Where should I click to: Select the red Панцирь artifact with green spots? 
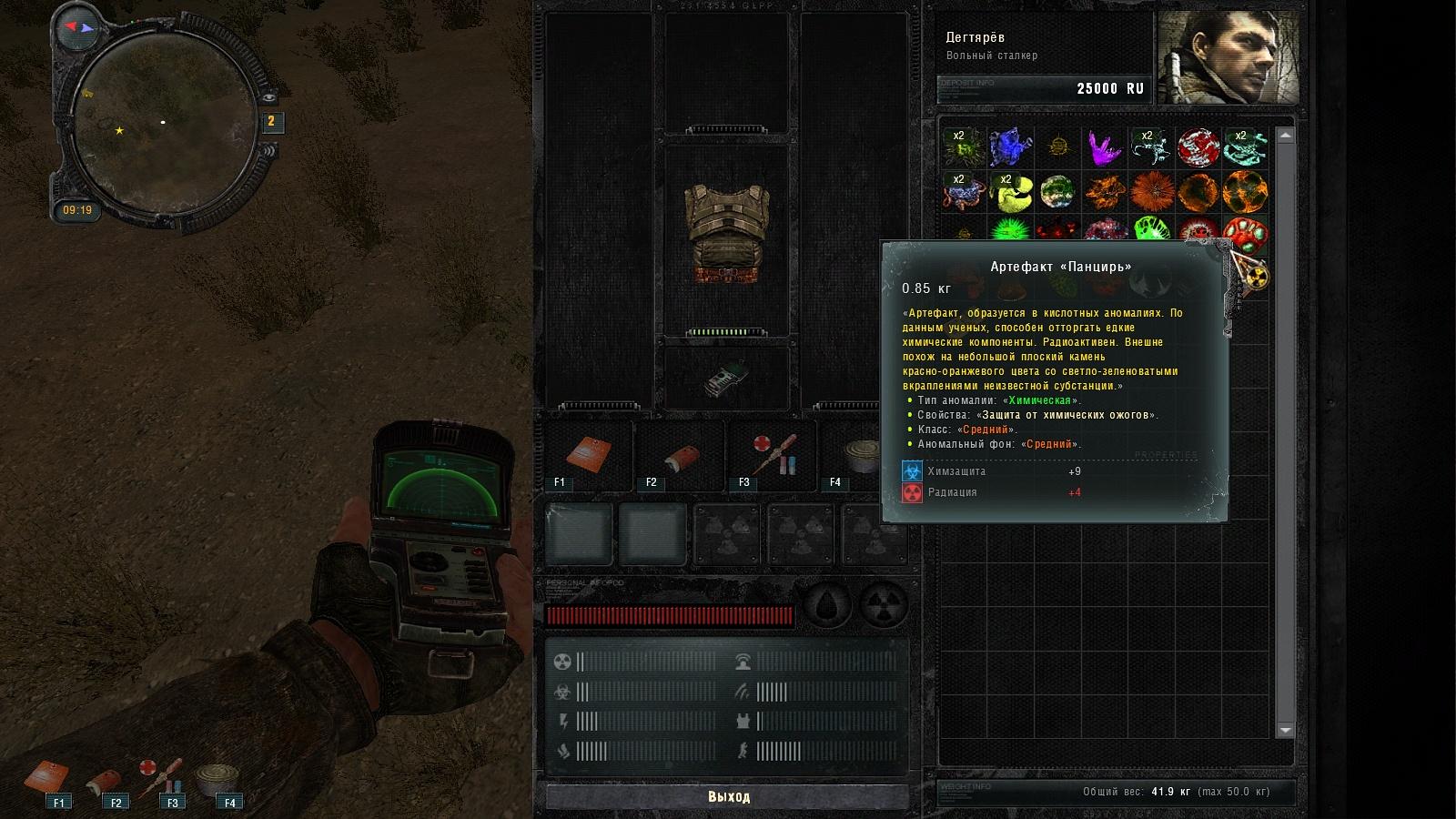1245,233
